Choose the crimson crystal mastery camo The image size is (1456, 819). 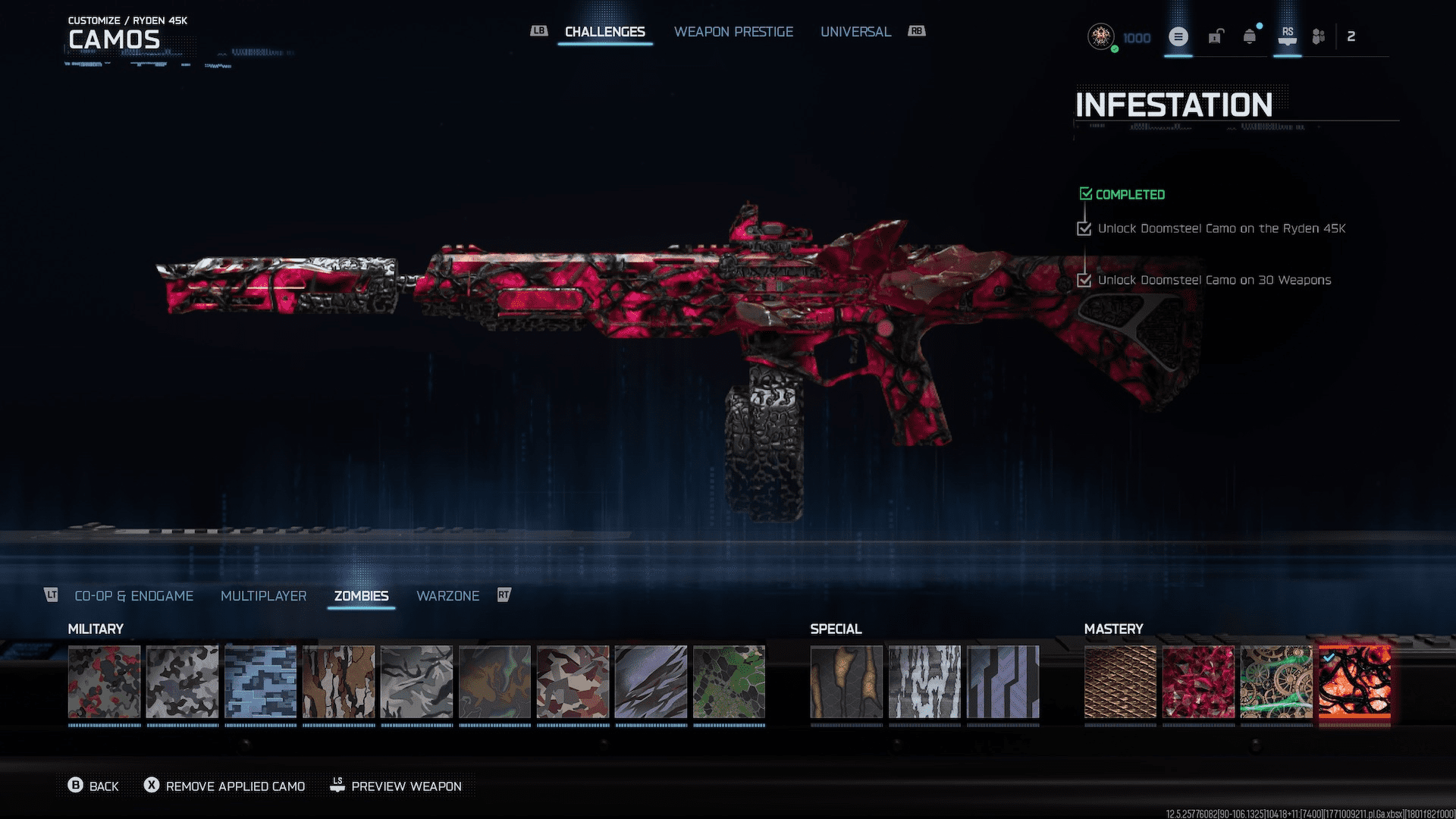pos(1198,682)
